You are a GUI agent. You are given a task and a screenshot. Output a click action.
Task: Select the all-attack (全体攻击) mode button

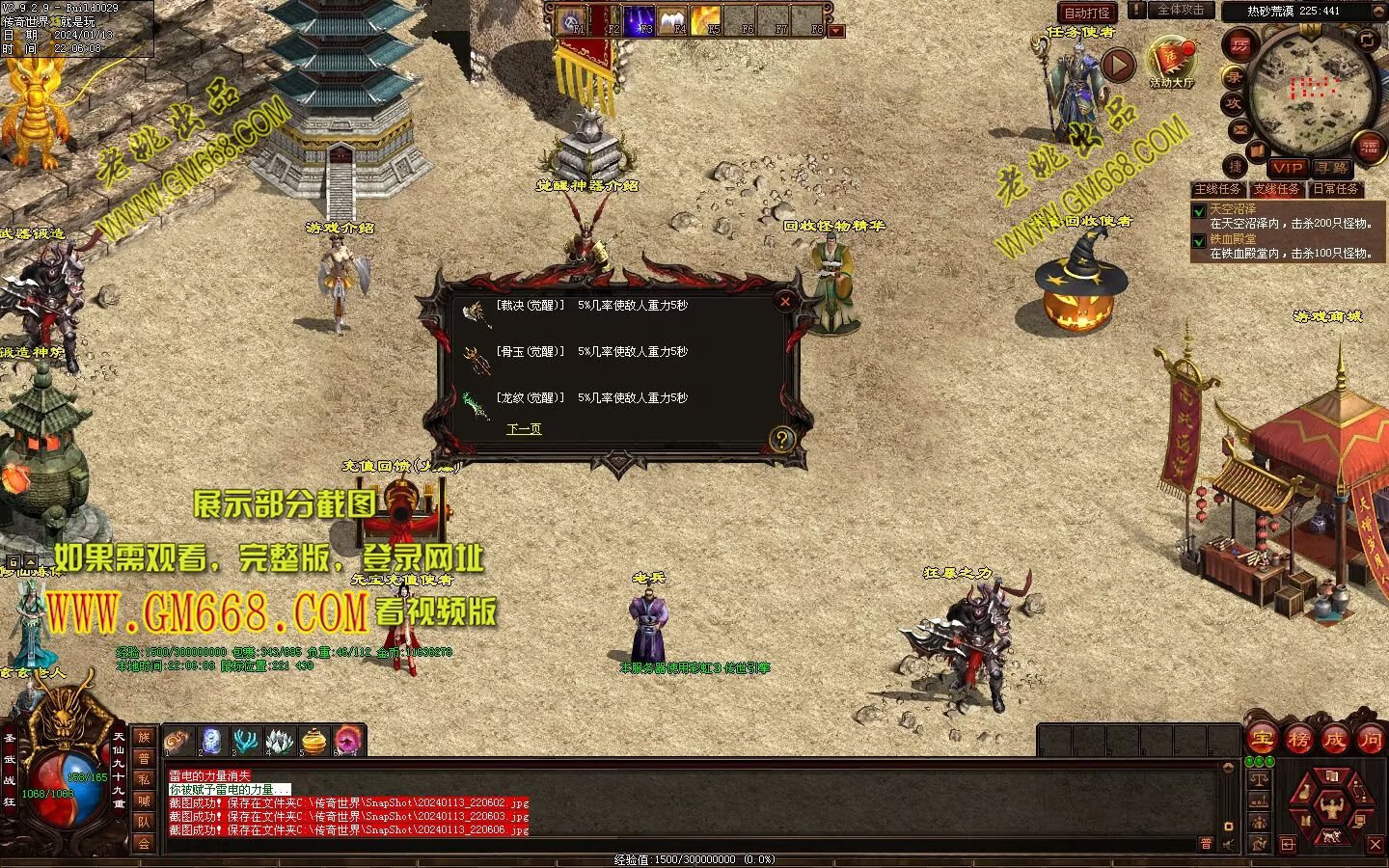pos(1180,10)
